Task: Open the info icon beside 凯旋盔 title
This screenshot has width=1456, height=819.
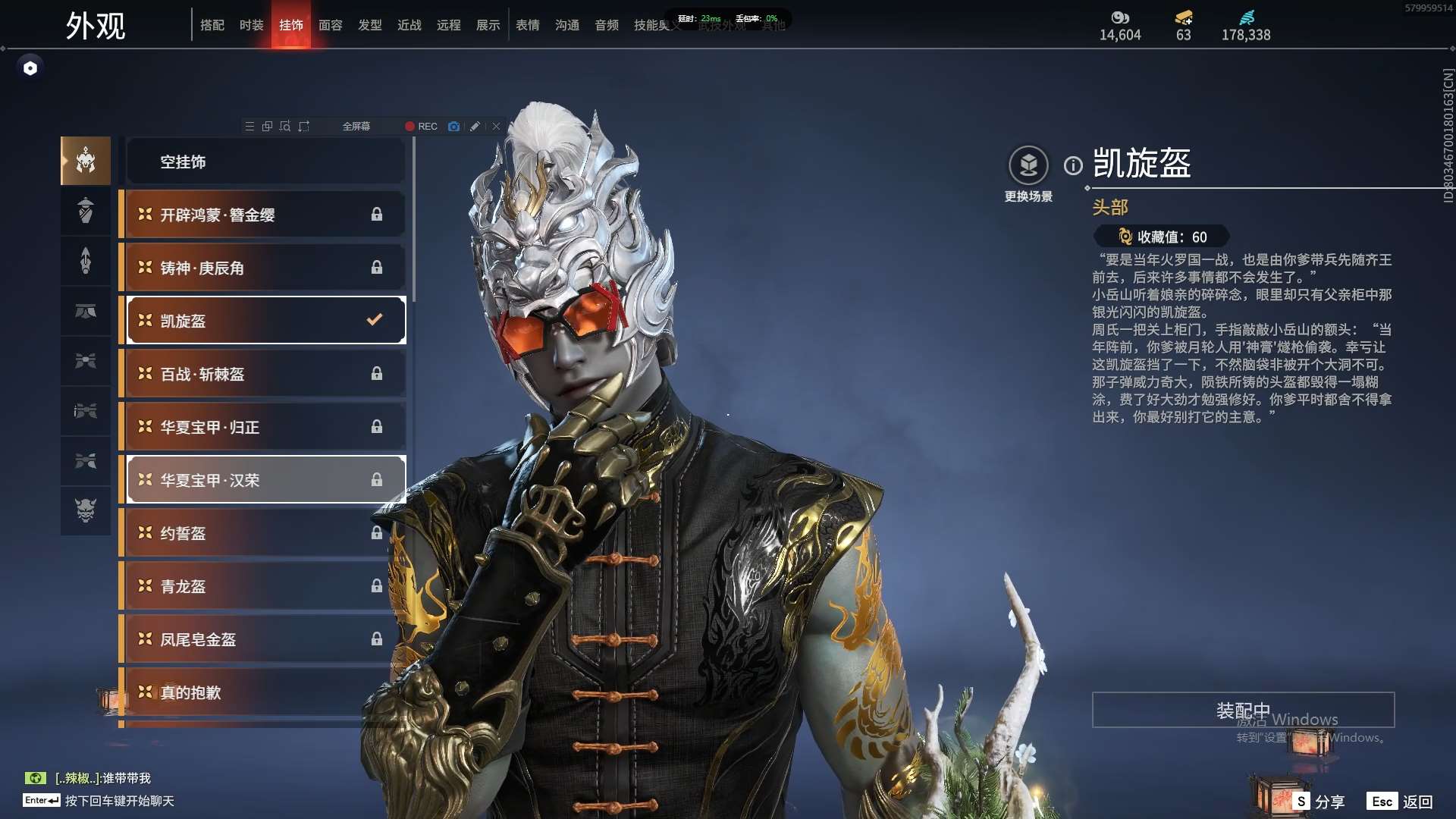Action: coord(1073,165)
